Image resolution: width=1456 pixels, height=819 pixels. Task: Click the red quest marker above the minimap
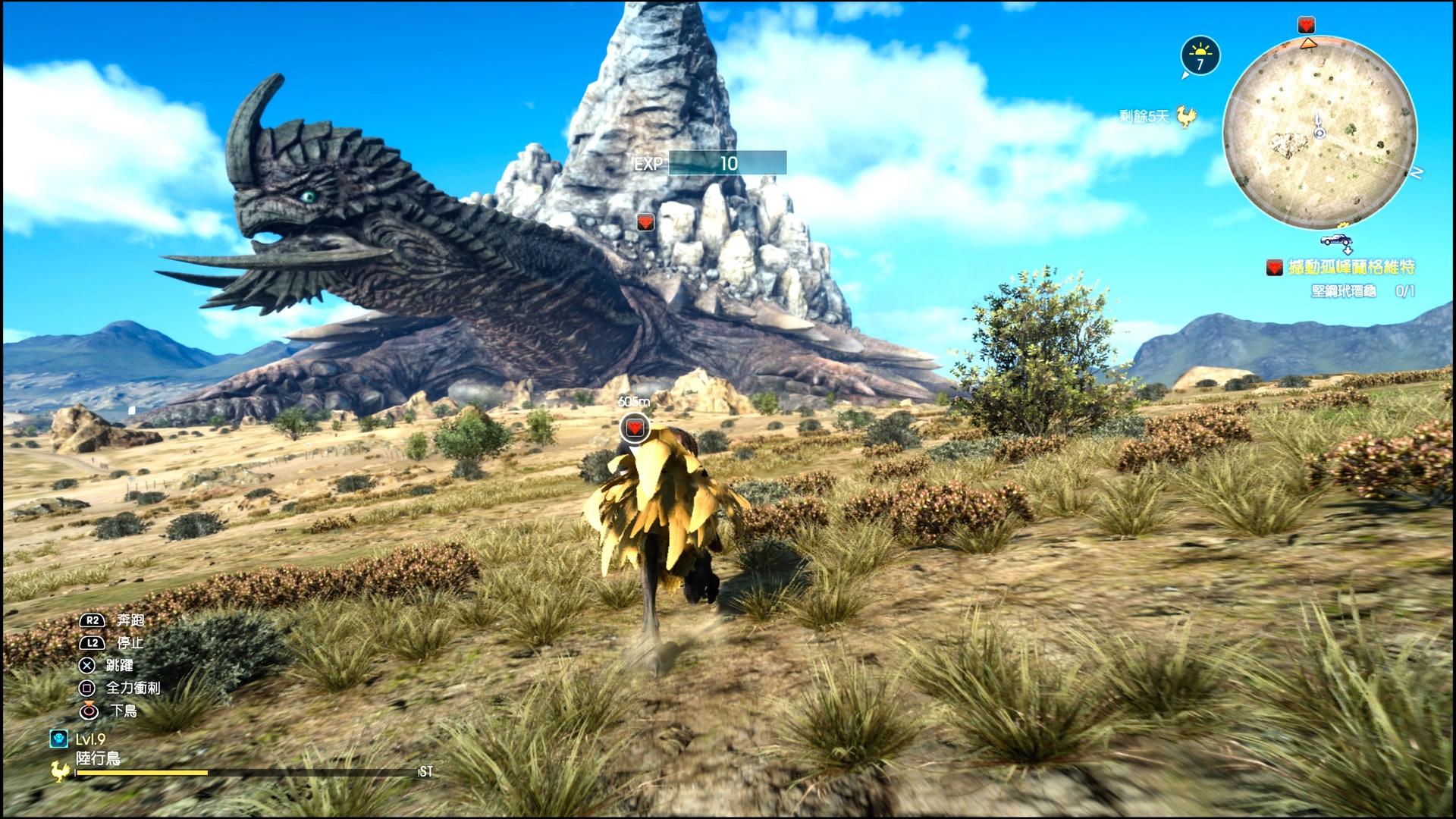click(1306, 25)
